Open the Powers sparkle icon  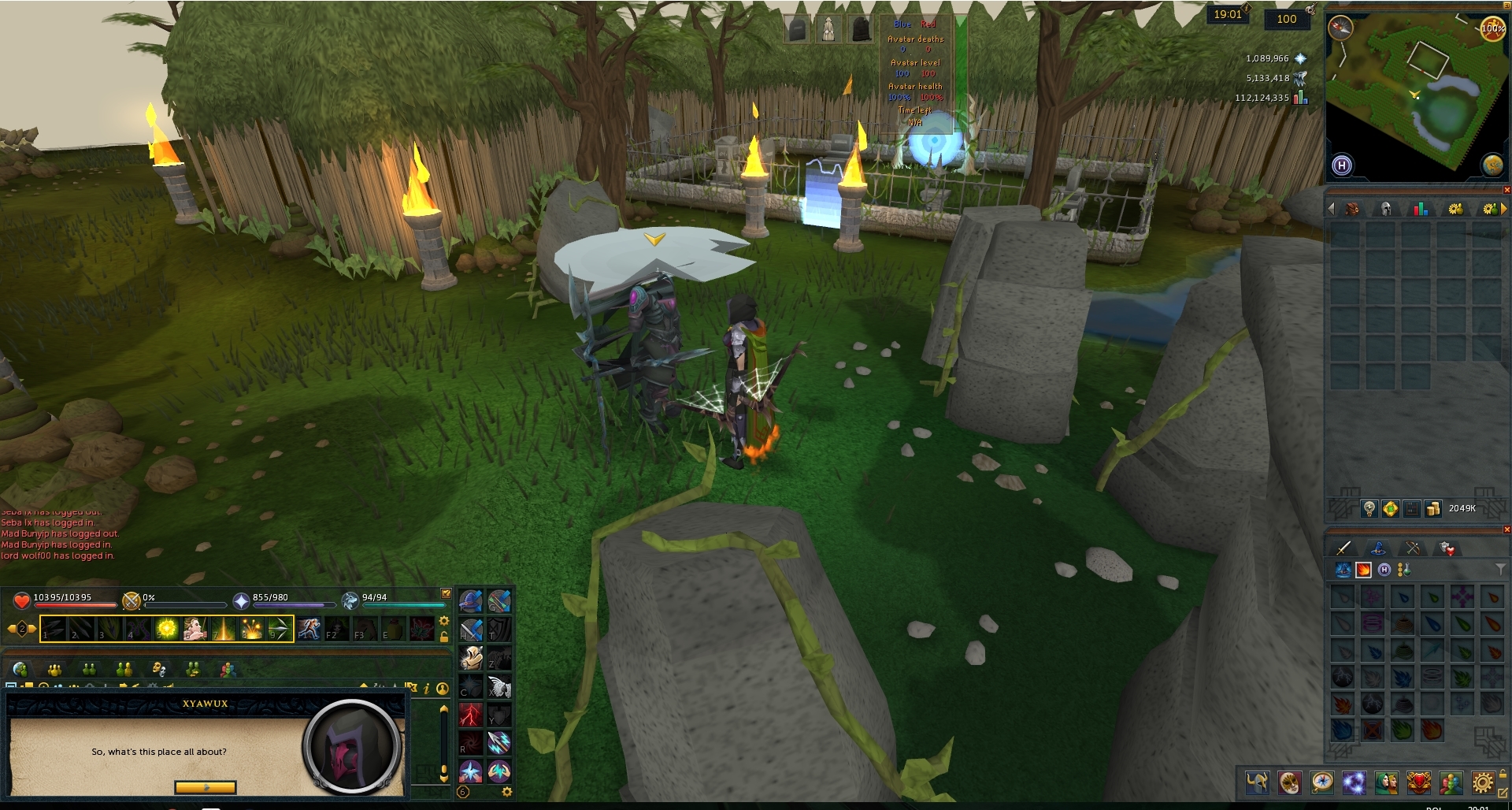[1354, 783]
